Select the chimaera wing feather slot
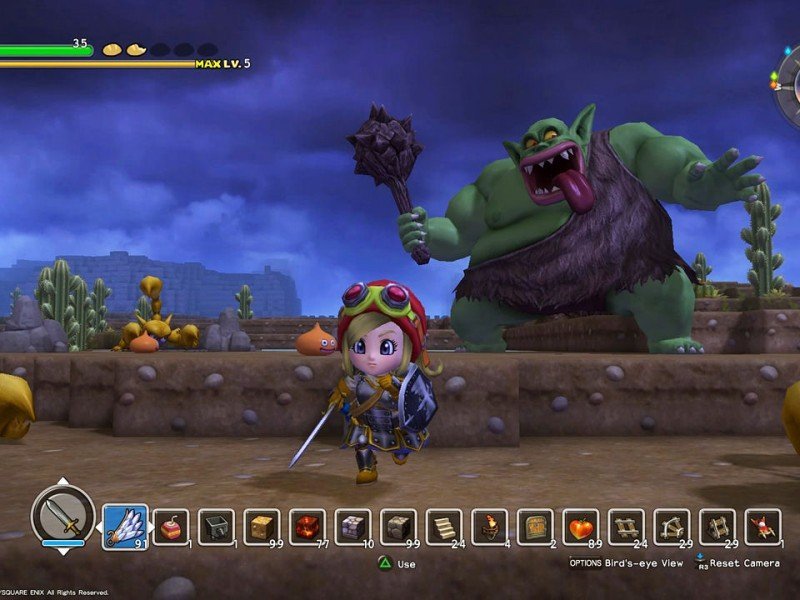 coord(125,526)
